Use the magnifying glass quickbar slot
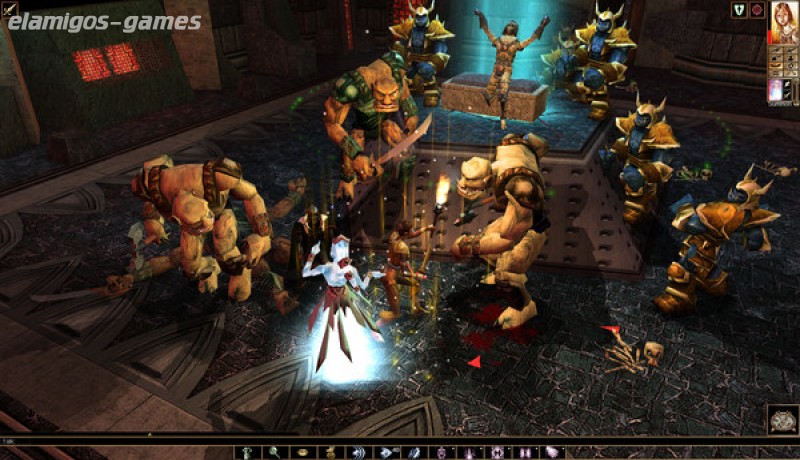The height and width of the screenshot is (460, 800). [x=273, y=452]
